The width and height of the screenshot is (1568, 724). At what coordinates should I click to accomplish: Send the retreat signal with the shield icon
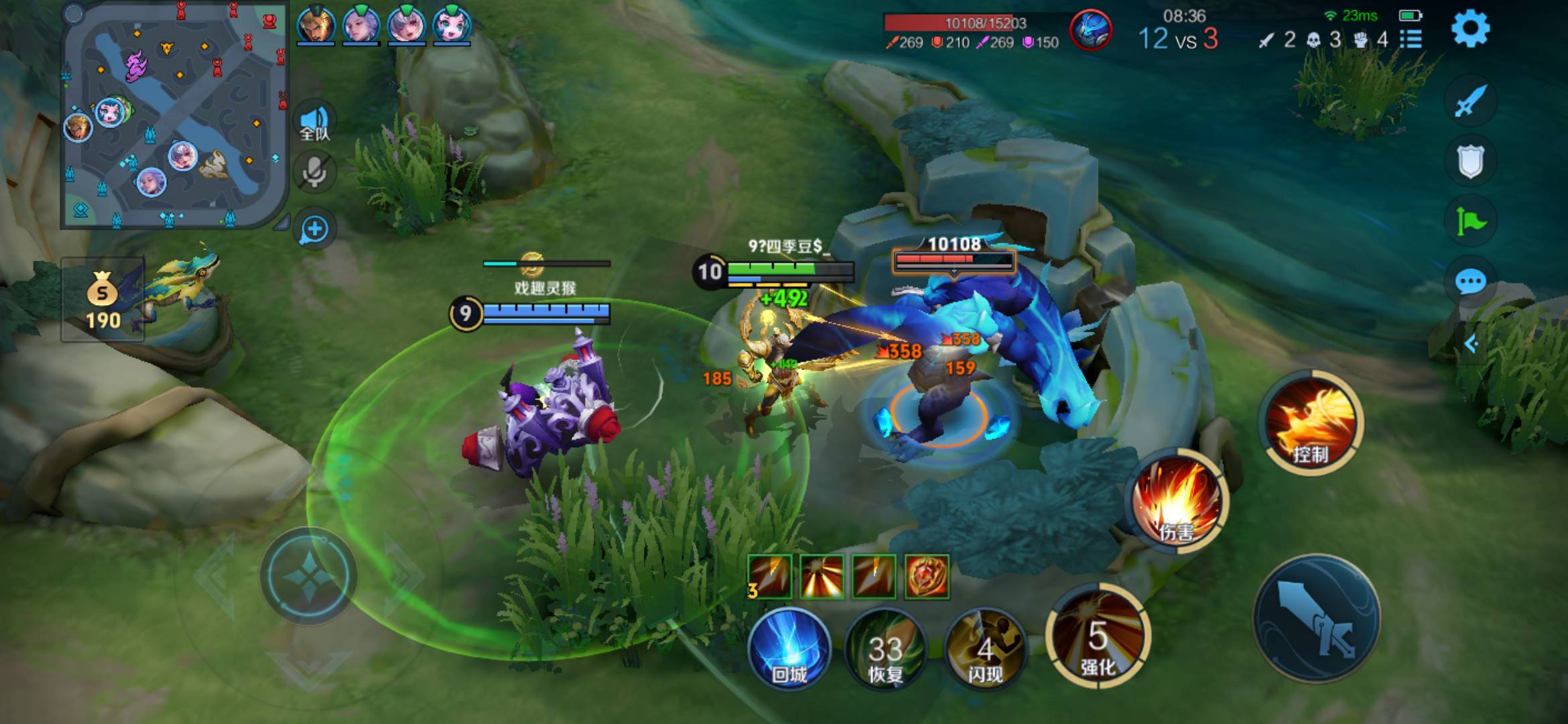(1470, 161)
